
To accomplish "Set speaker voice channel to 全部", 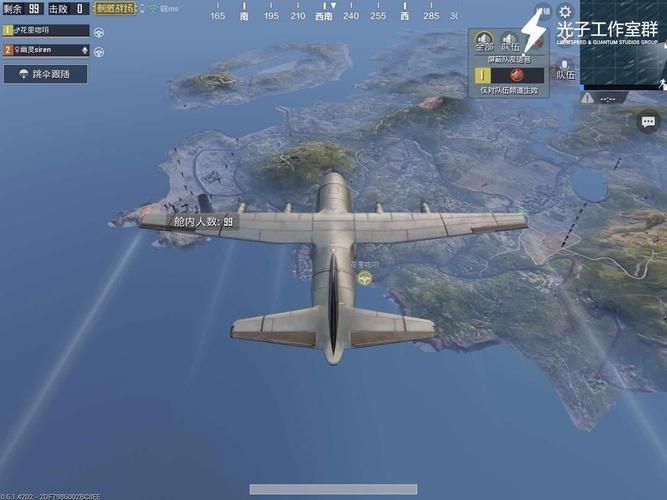I will pos(484,41).
